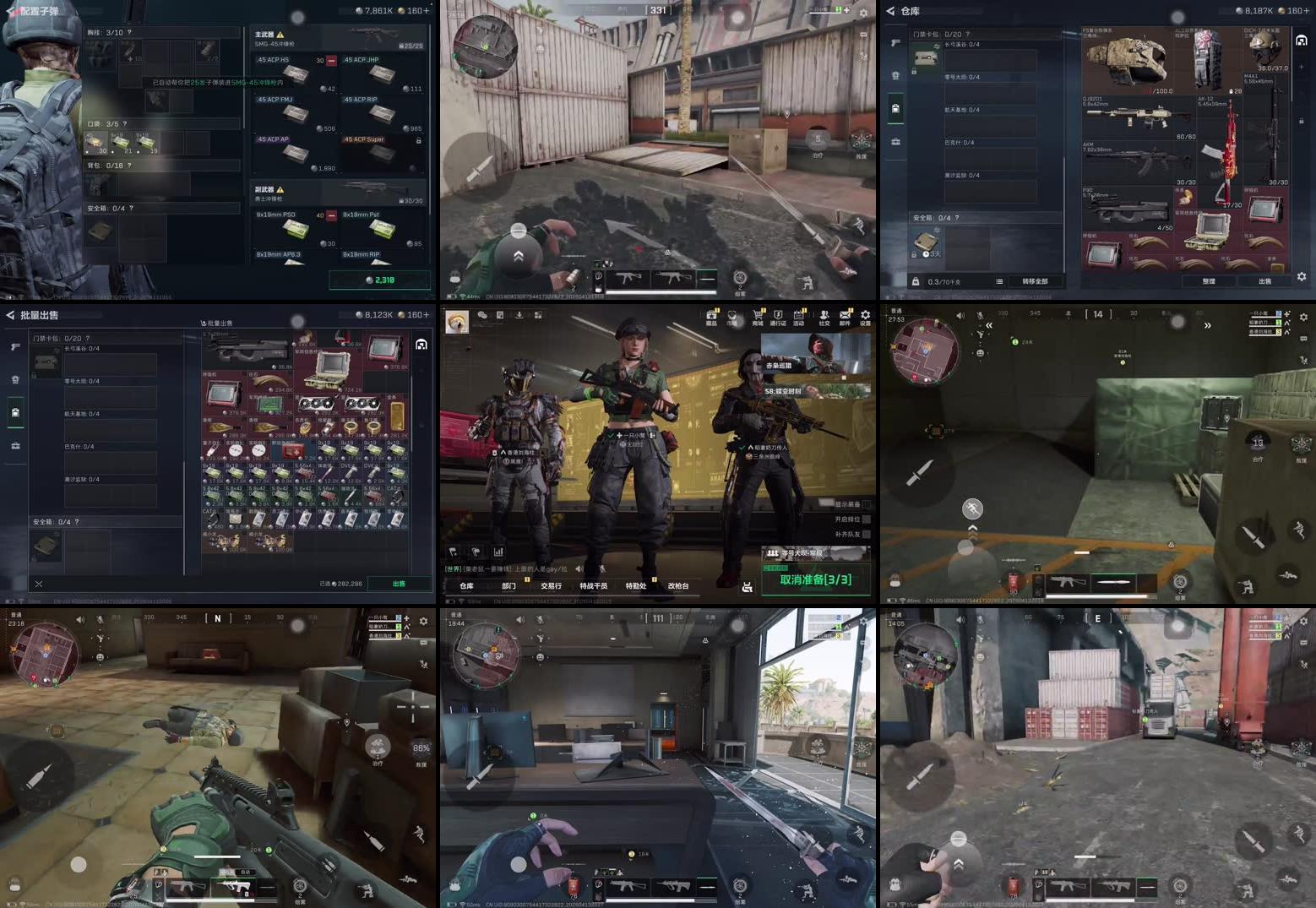This screenshot has height=908, width=1316.
Task: Enable the 开启排位 ranked toggle
Action: click(867, 520)
